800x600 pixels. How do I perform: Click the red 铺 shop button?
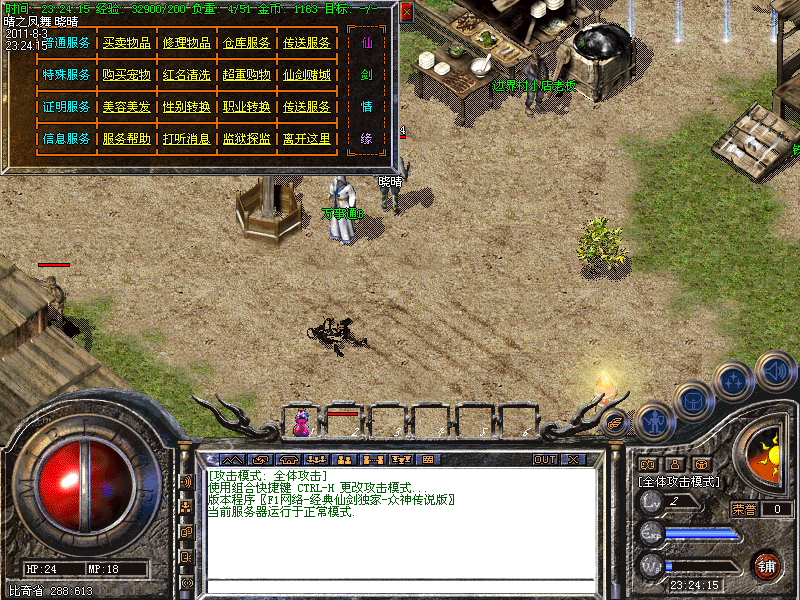pyautogui.click(x=767, y=565)
